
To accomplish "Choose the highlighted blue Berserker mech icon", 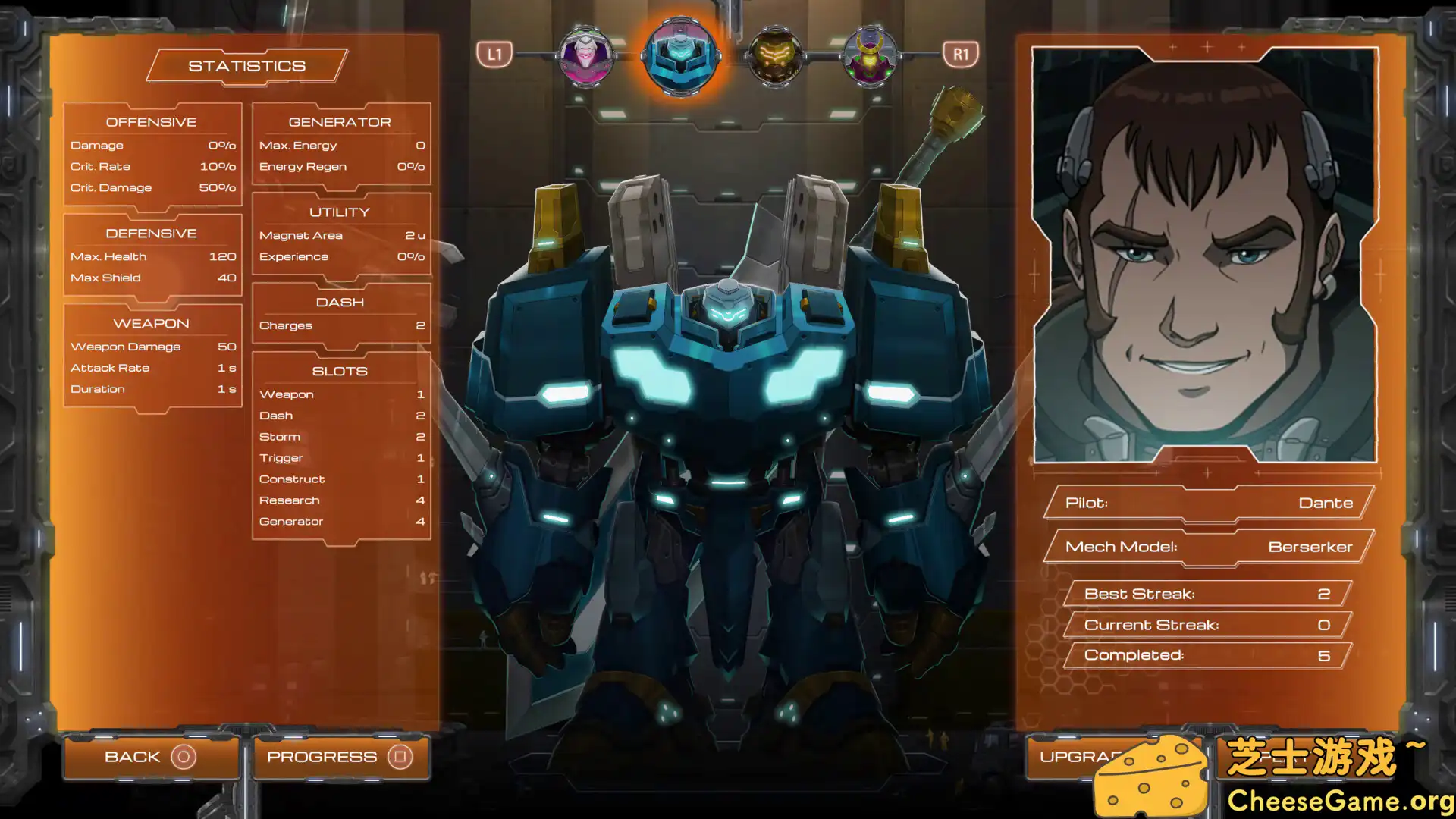I will (680, 55).
